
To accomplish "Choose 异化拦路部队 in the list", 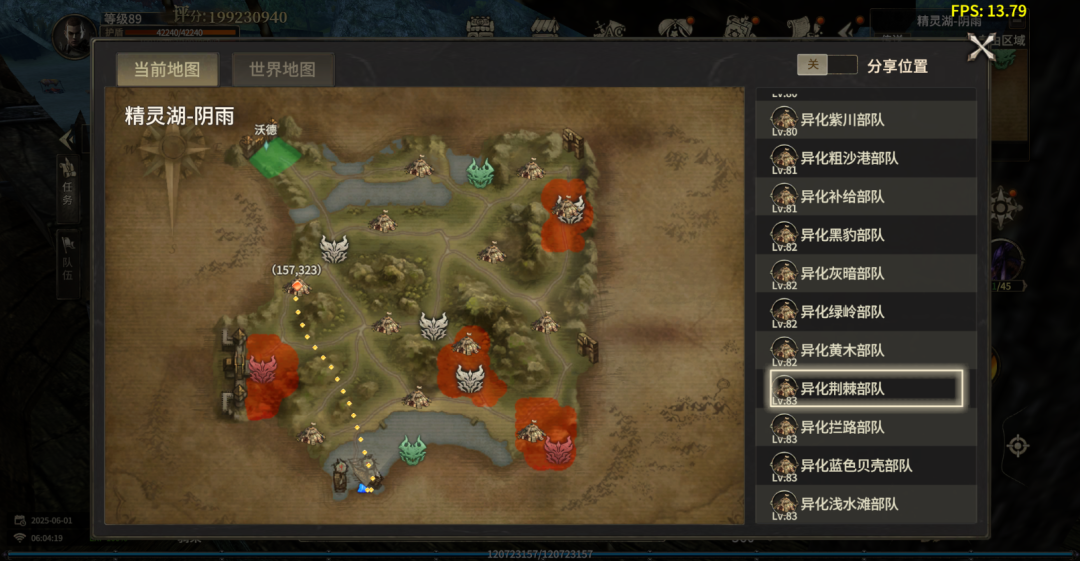I will click(x=866, y=427).
